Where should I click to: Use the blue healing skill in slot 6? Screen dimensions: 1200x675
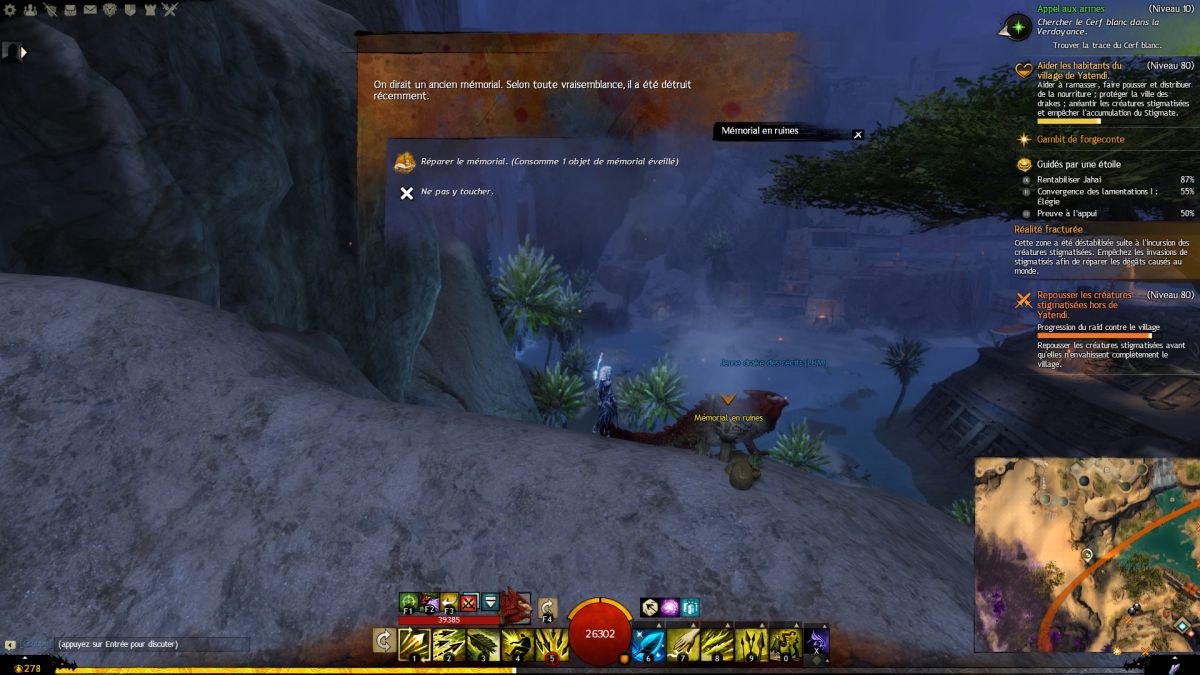point(648,642)
